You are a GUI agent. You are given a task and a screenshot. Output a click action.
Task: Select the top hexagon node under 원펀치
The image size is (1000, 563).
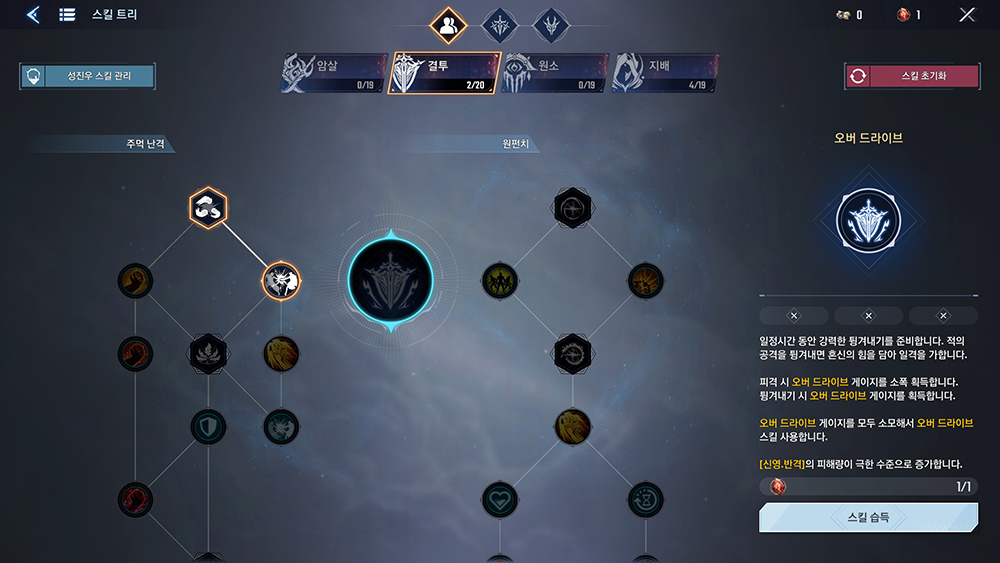click(x=573, y=208)
